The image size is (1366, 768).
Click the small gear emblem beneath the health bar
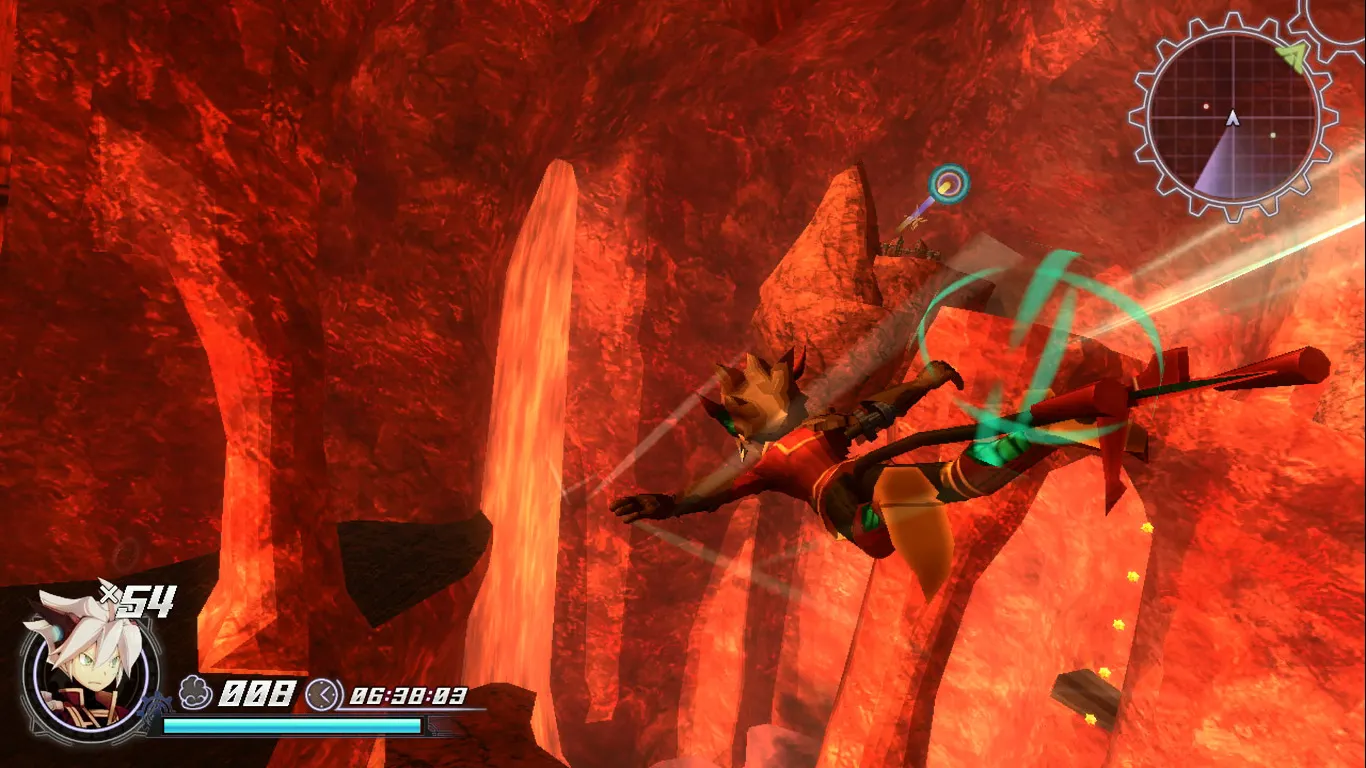[156, 703]
